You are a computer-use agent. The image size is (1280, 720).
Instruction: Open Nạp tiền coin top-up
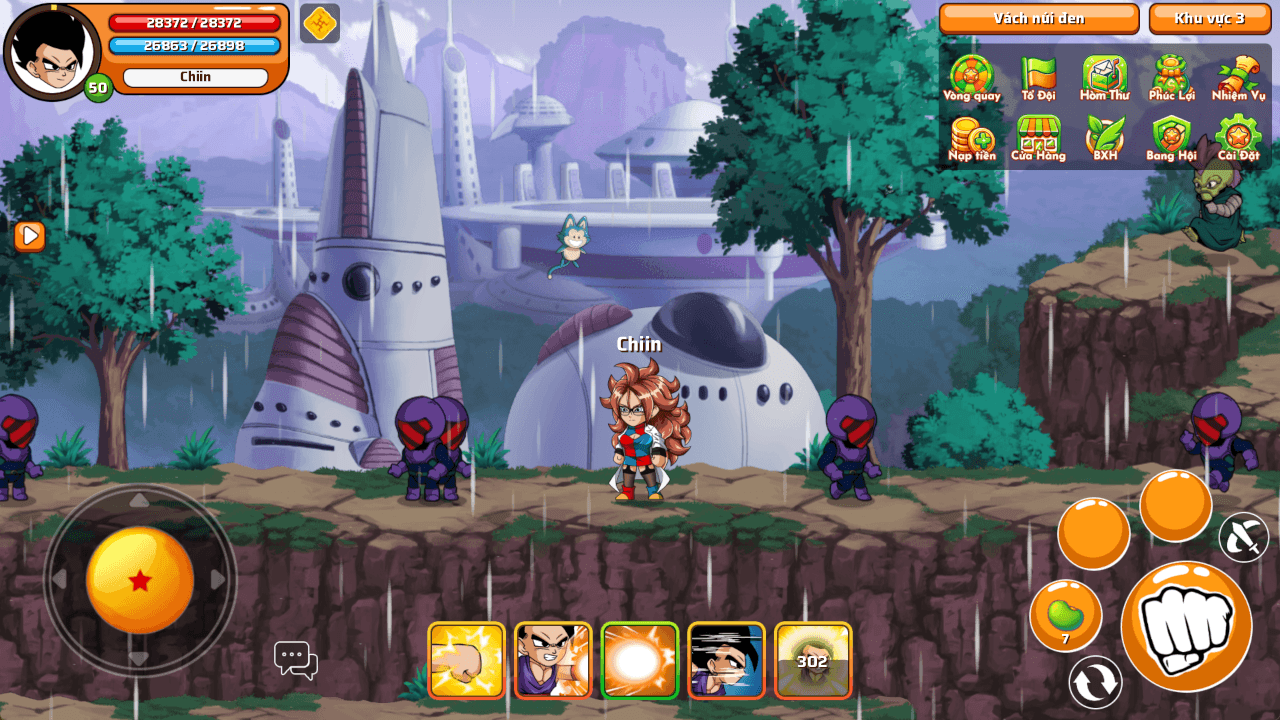(971, 137)
